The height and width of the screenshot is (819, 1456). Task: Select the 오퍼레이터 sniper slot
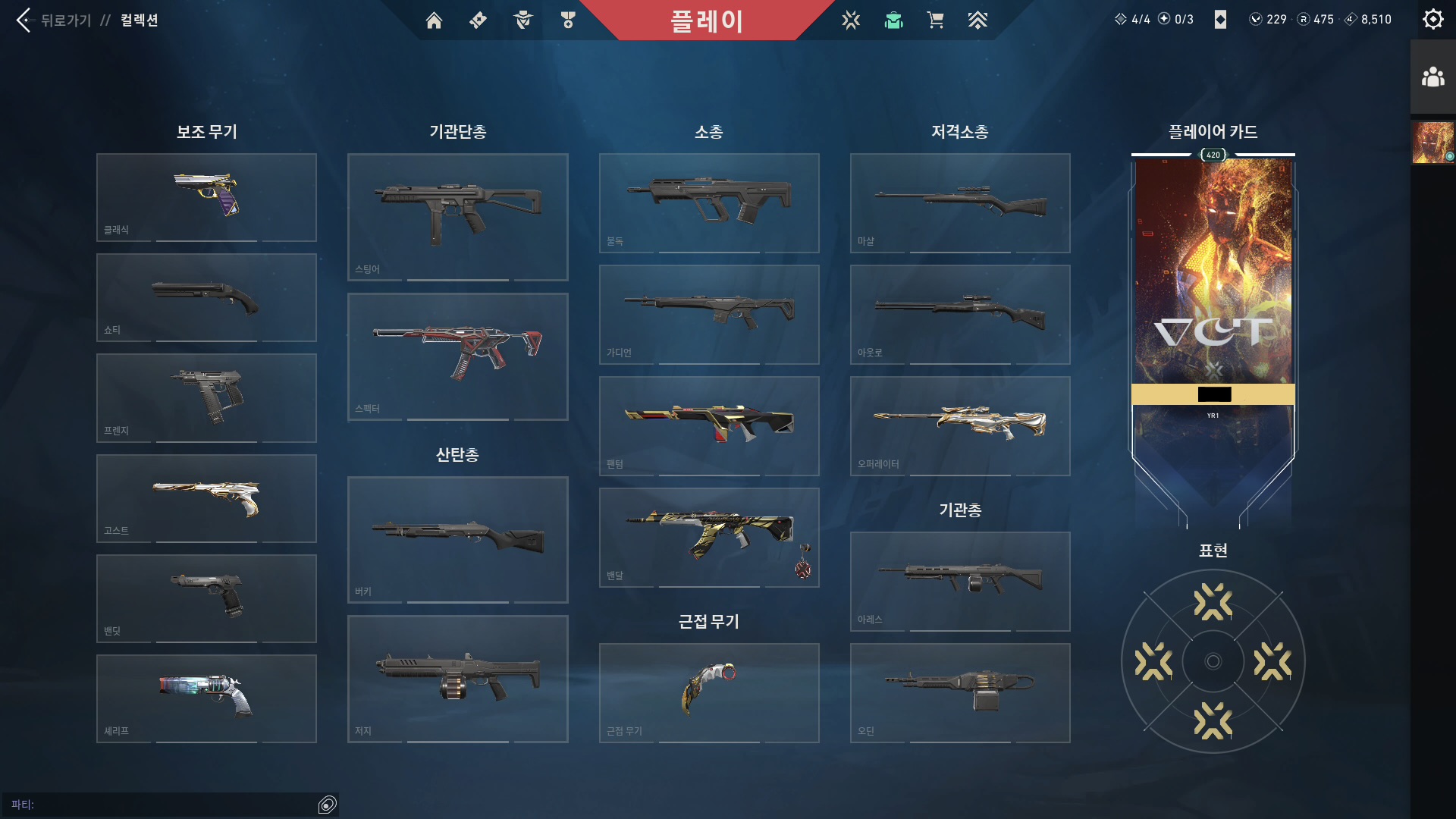point(960,425)
